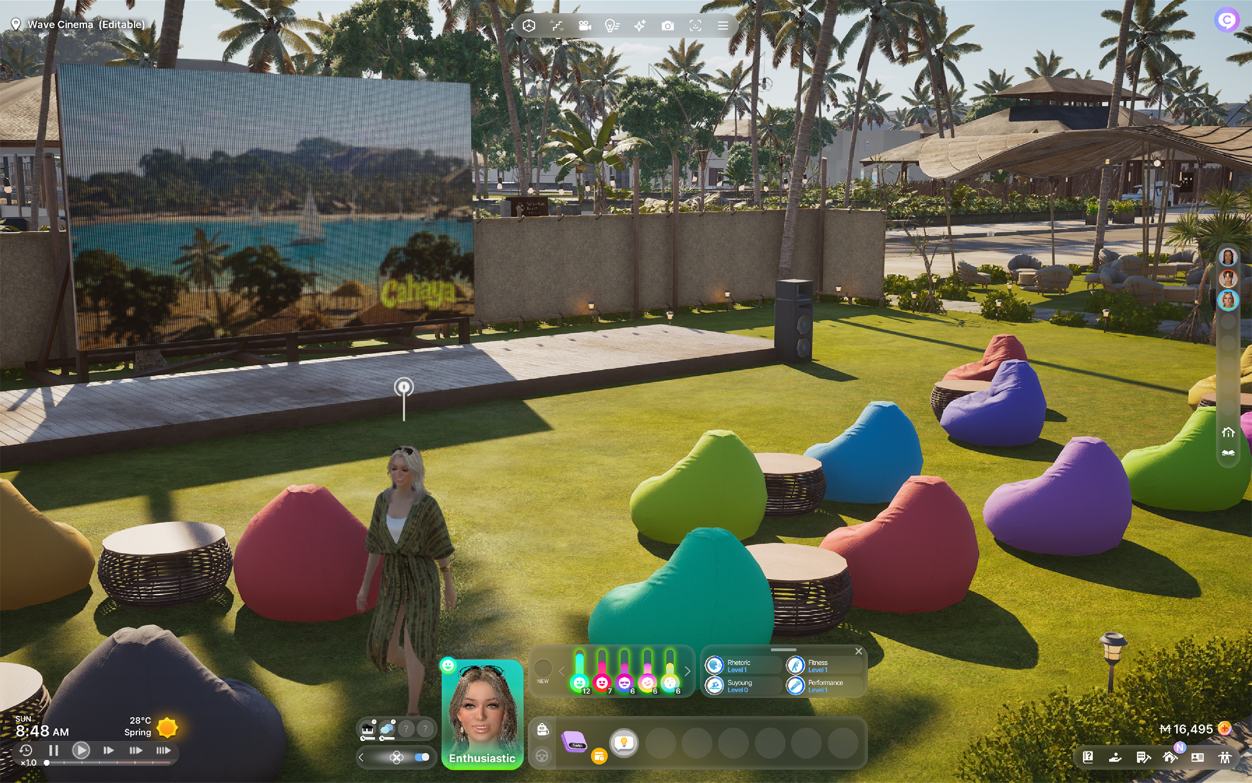The image size is (1252, 783).
Task: Click the orange plus next to money
Action: click(1225, 730)
